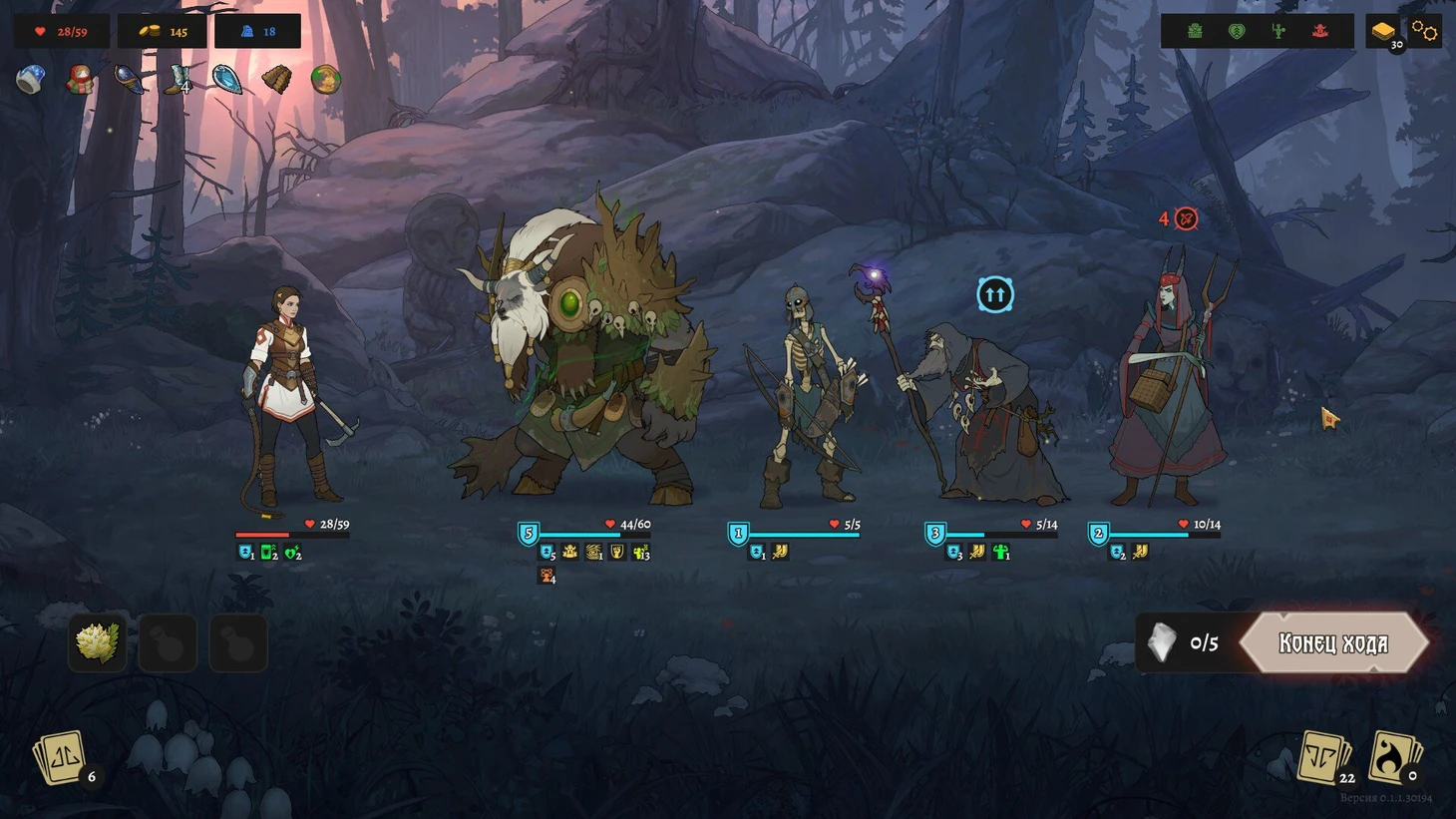The width and height of the screenshot is (1456, 819).
Task: Select the red horned boss icon
Action: pyautogui.click(x=1320, y=32)
